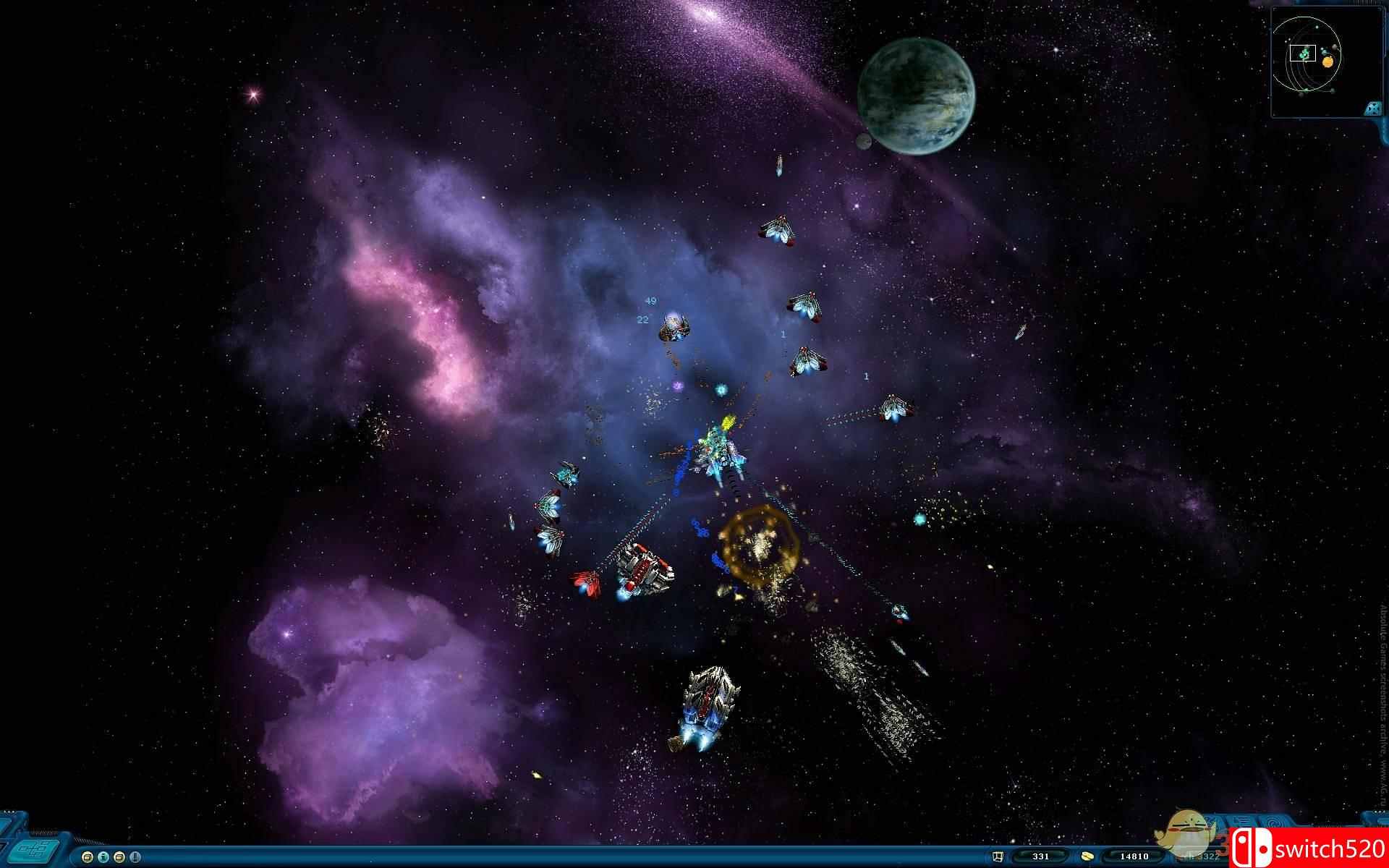Screen dimensions: 1389x868
Task: Click the map icon beside the 331 counter
Action: tap(998, 857)
